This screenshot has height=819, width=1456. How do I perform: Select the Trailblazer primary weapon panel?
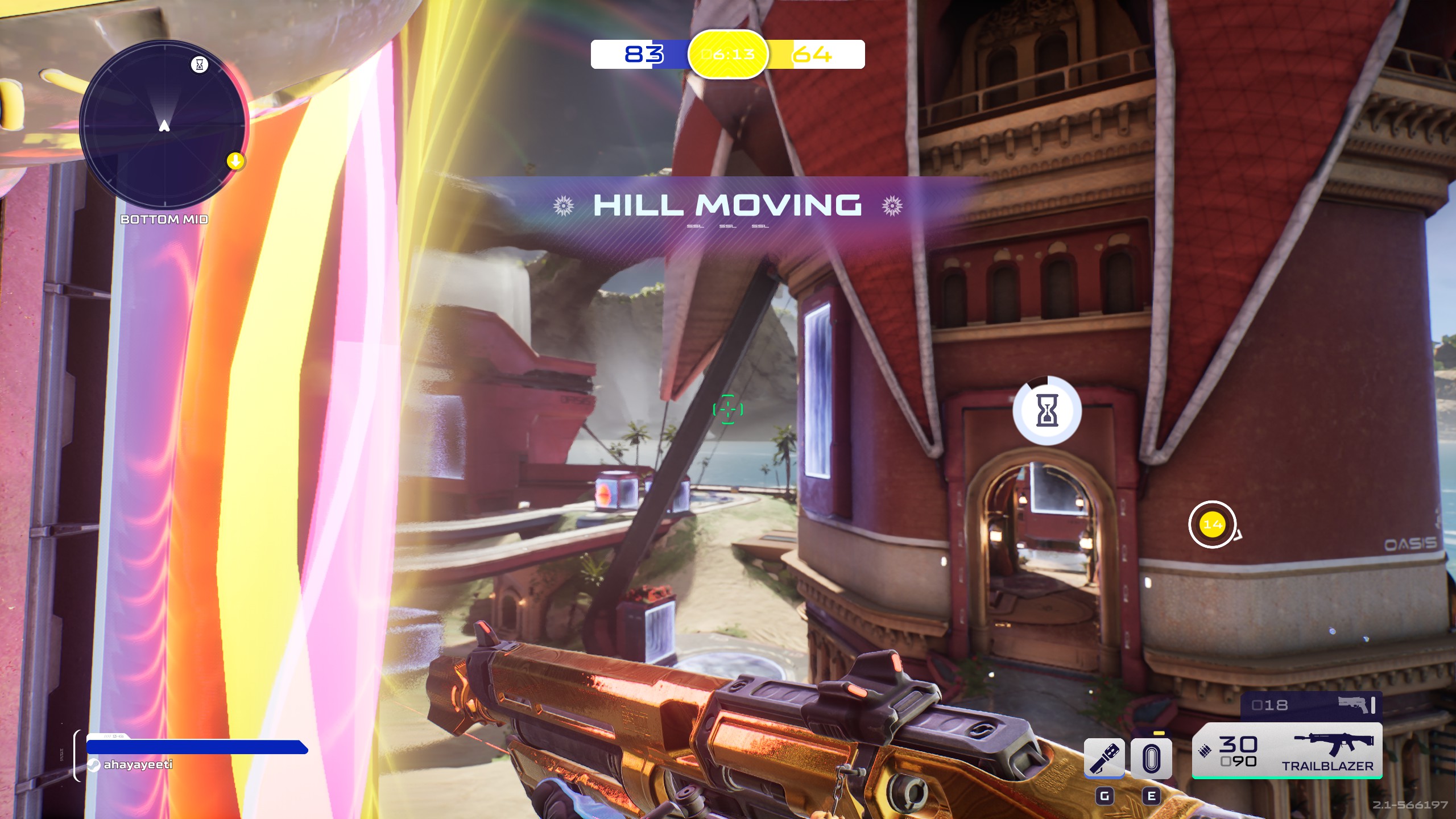click(x=1287, y=751)
